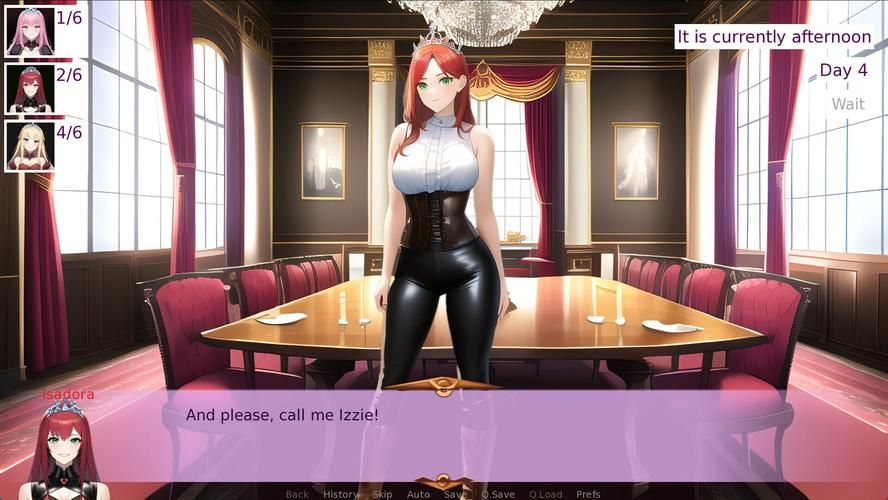Viewport: 888px width, 500px height.
Task: Click the Wait button
Action: pyautogui.click(x=848, y=104)
